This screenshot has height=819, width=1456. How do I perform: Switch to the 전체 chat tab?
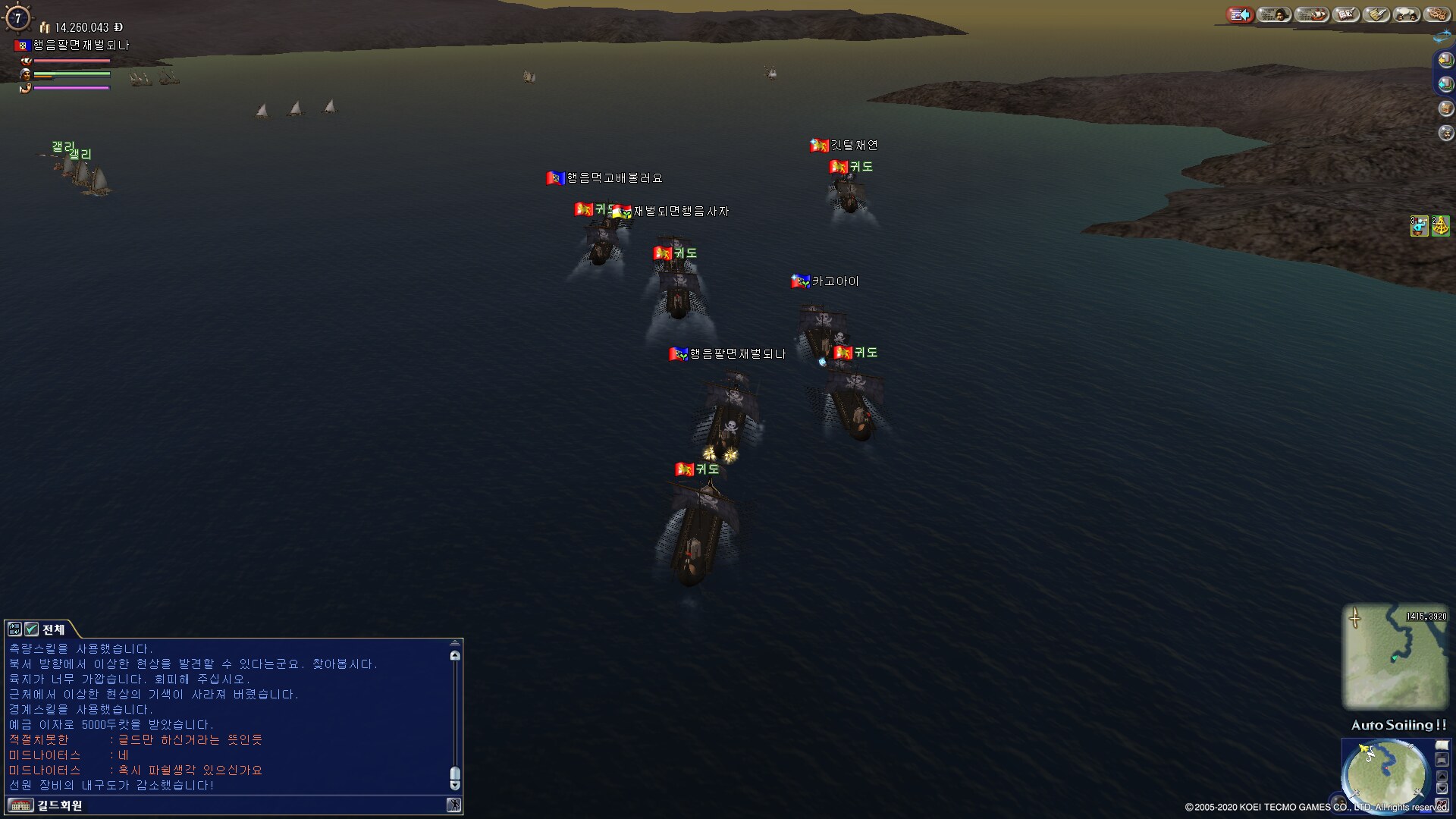[x=54, y=629]
